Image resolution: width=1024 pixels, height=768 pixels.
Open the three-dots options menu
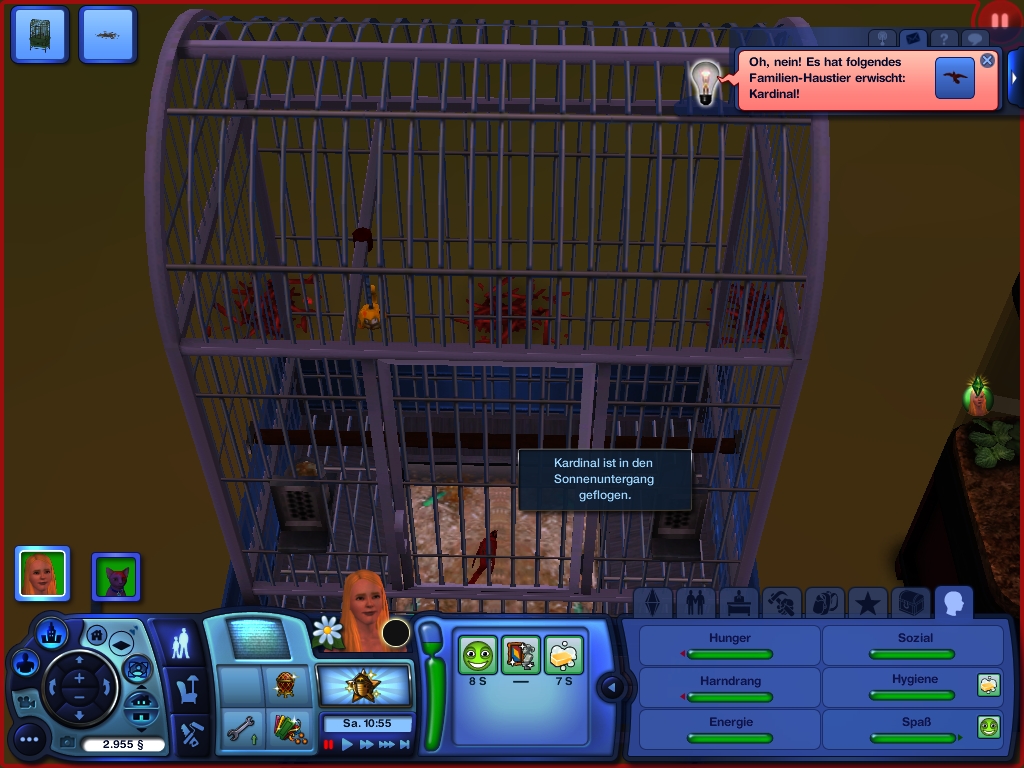[29, 740]
